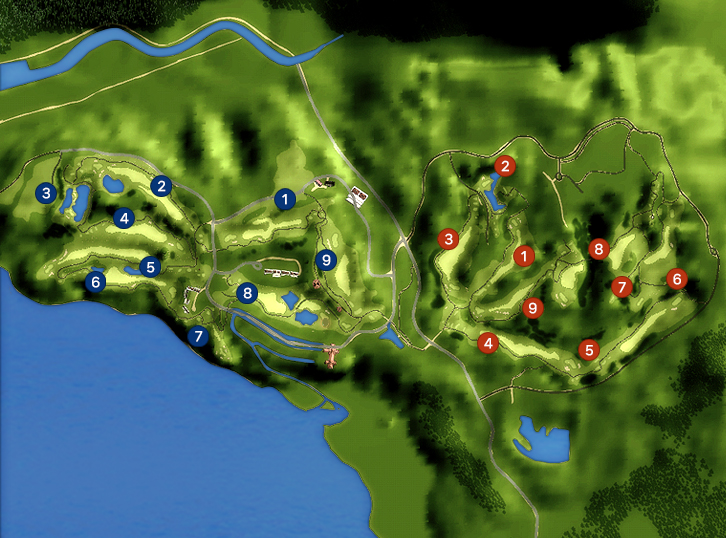Select blue hole marker 8
This screenshot has height=538, width=726.
(x=248, y=293)
